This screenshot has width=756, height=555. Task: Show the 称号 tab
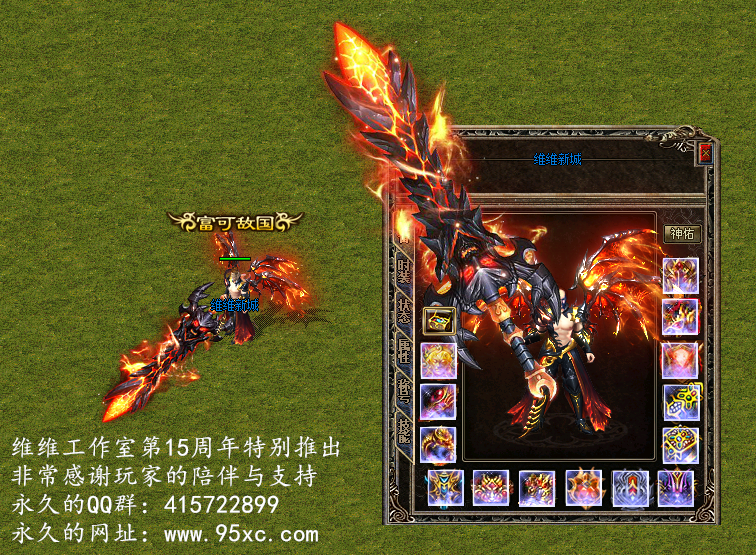point(404,390)
